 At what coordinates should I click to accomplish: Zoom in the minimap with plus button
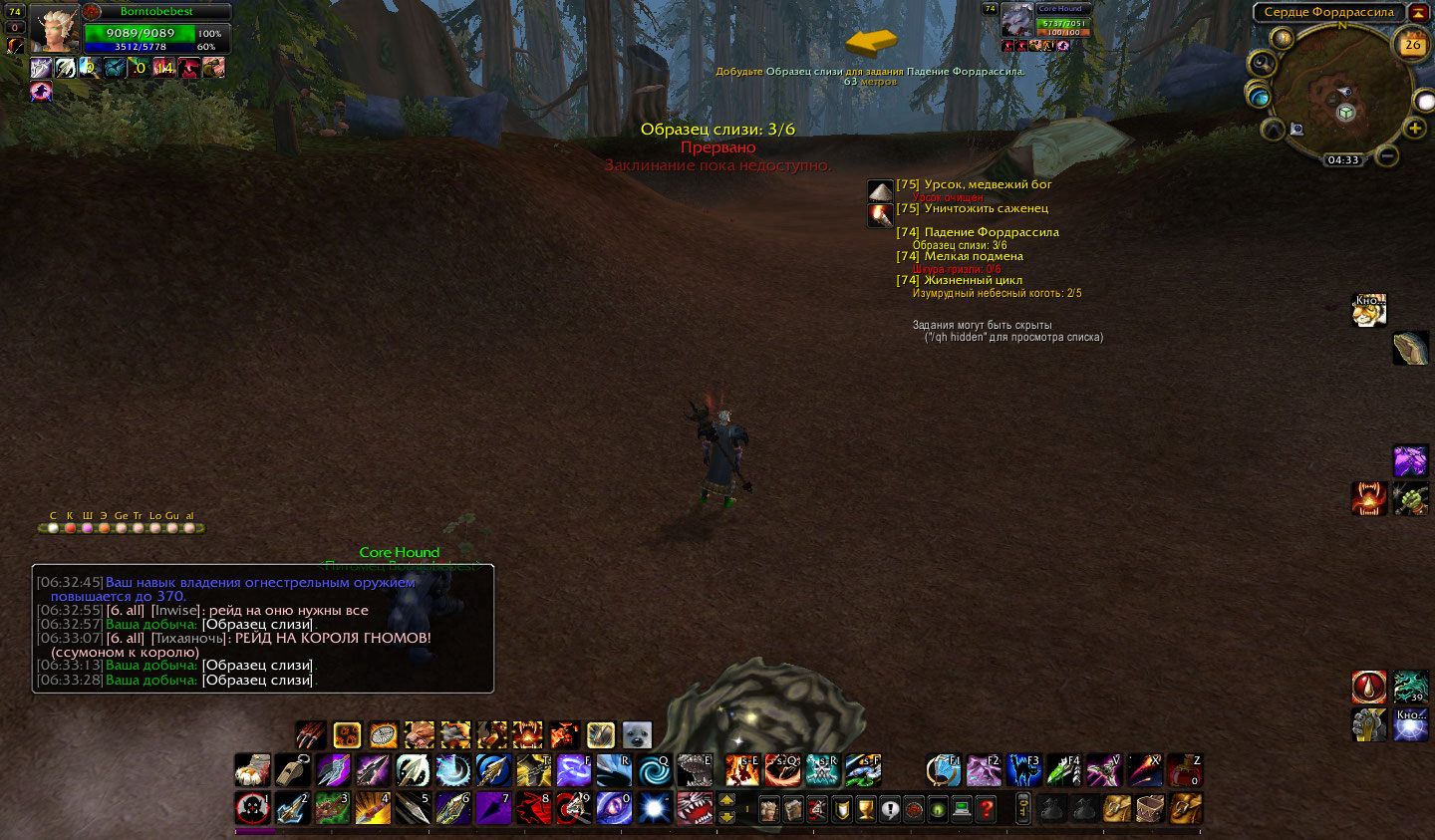pyautogui.click(x=1414, y=128)
